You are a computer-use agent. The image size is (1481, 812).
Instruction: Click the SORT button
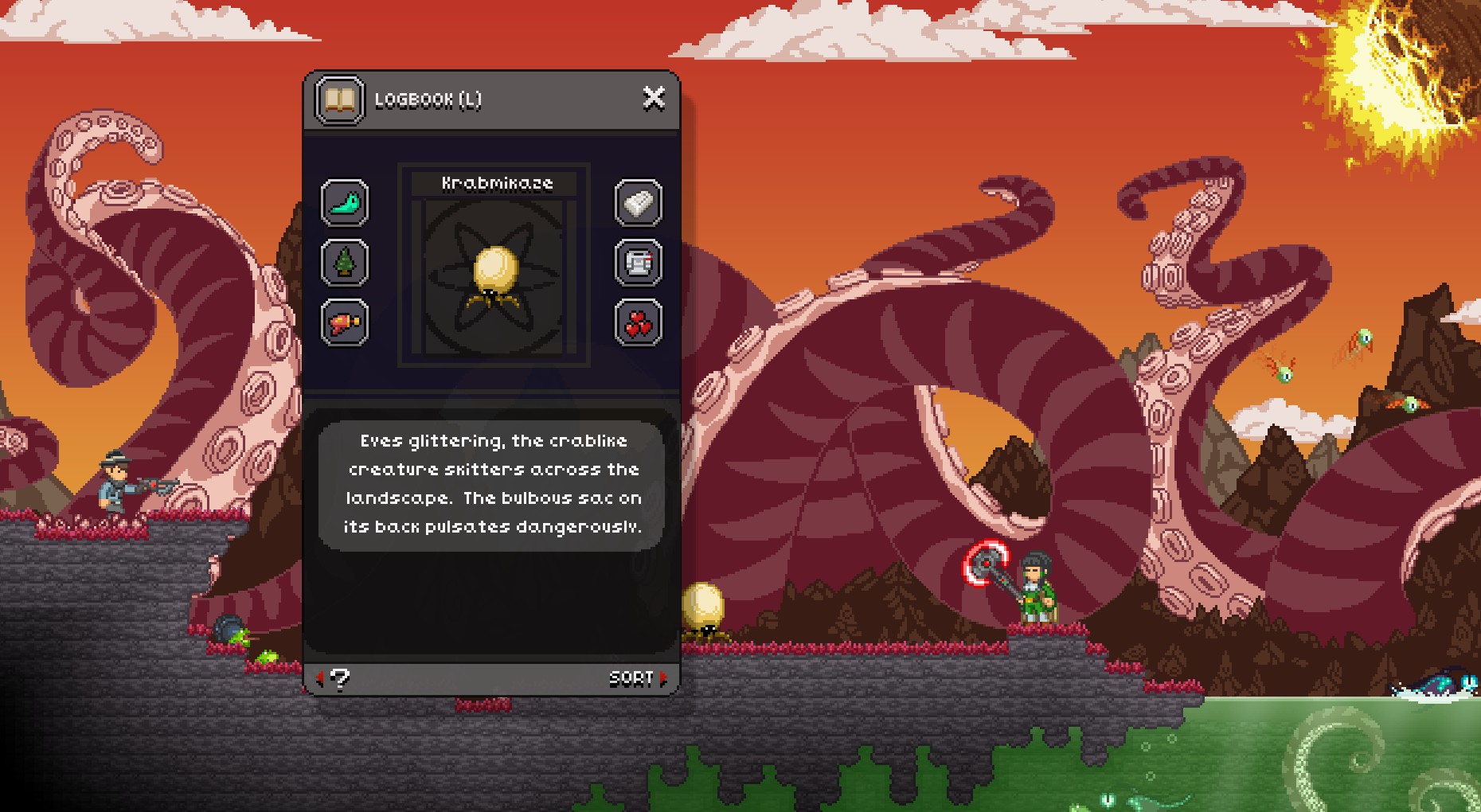(x=631, y=679)
